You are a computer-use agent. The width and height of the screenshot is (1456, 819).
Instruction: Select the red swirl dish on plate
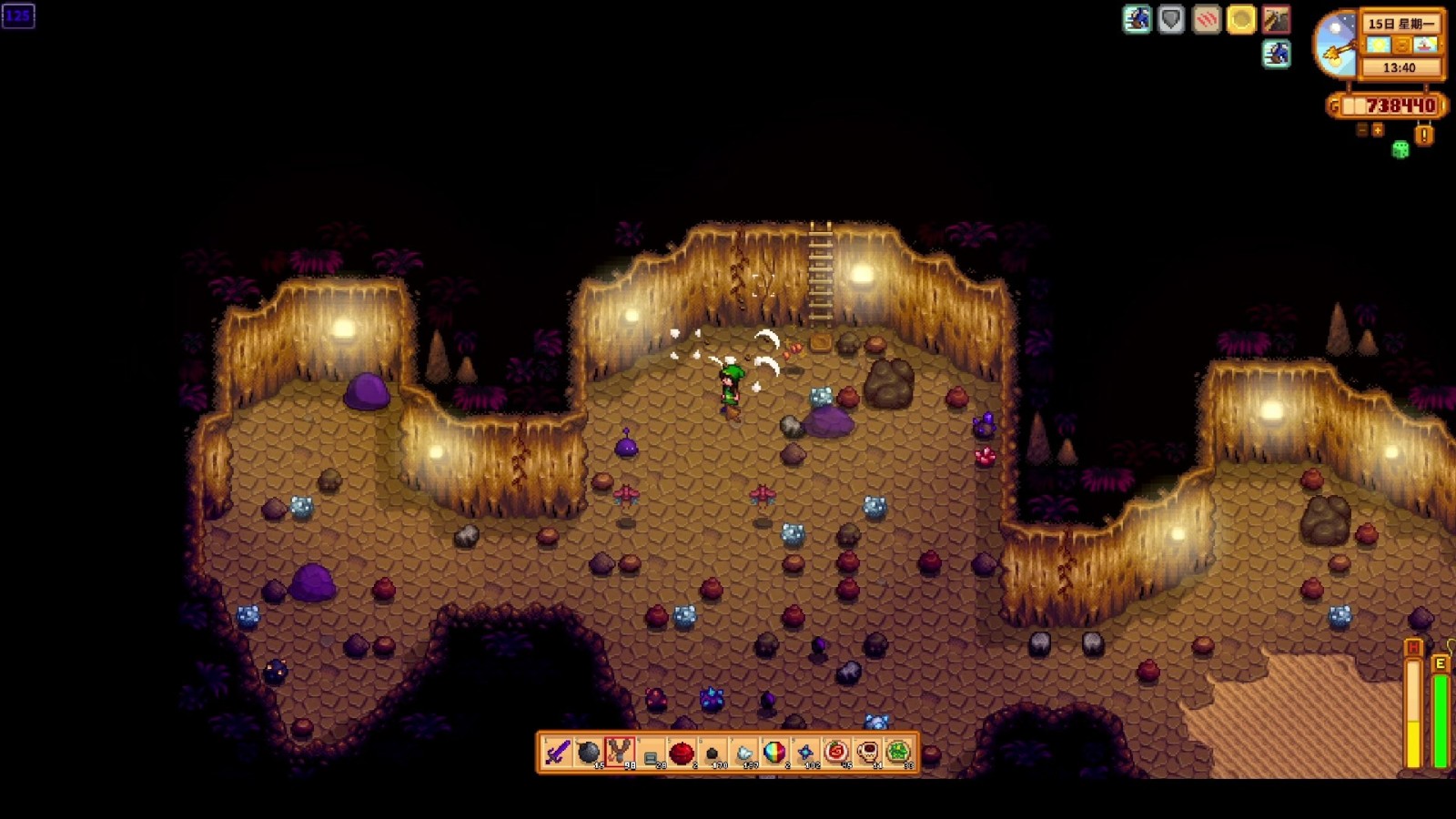tap(836, 753)
